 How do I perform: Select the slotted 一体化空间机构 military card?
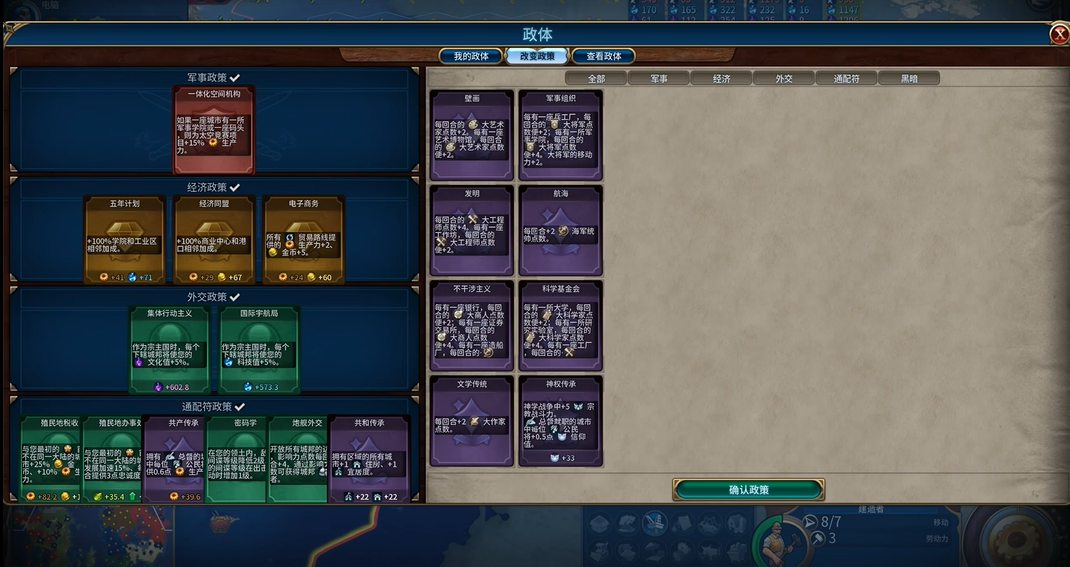214,130
